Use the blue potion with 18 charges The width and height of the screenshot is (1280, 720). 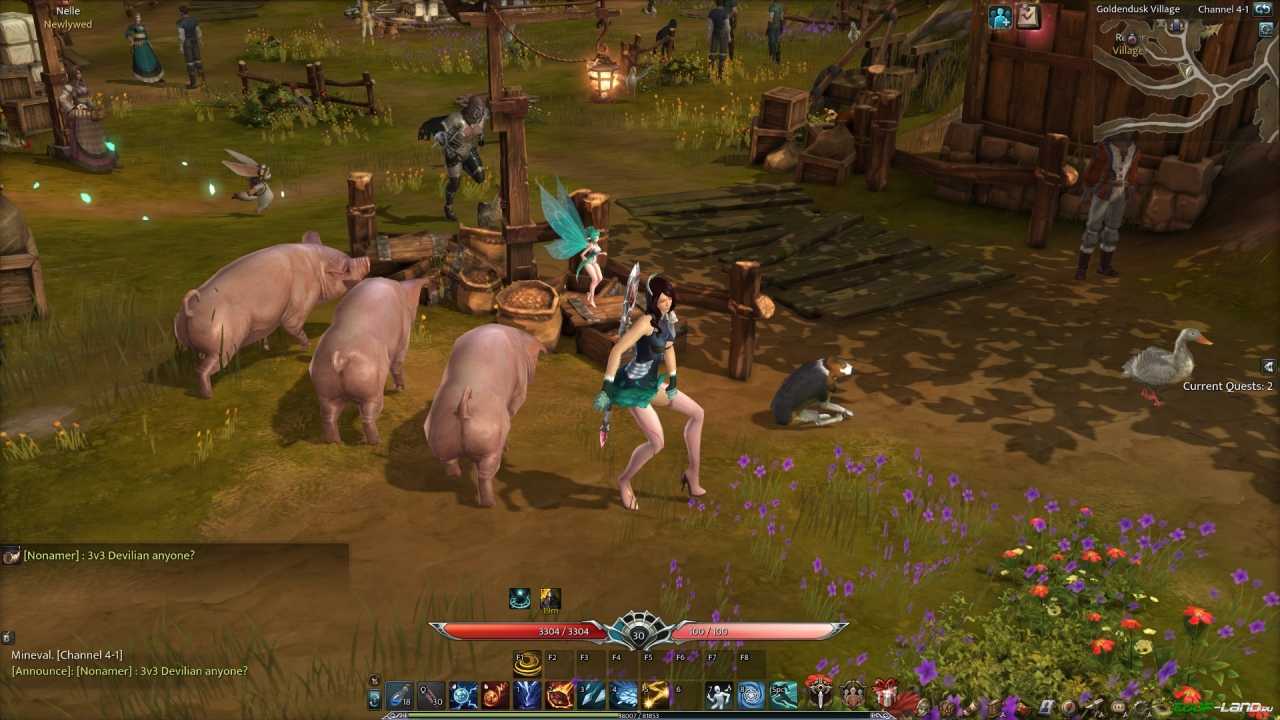coord(399,694)
